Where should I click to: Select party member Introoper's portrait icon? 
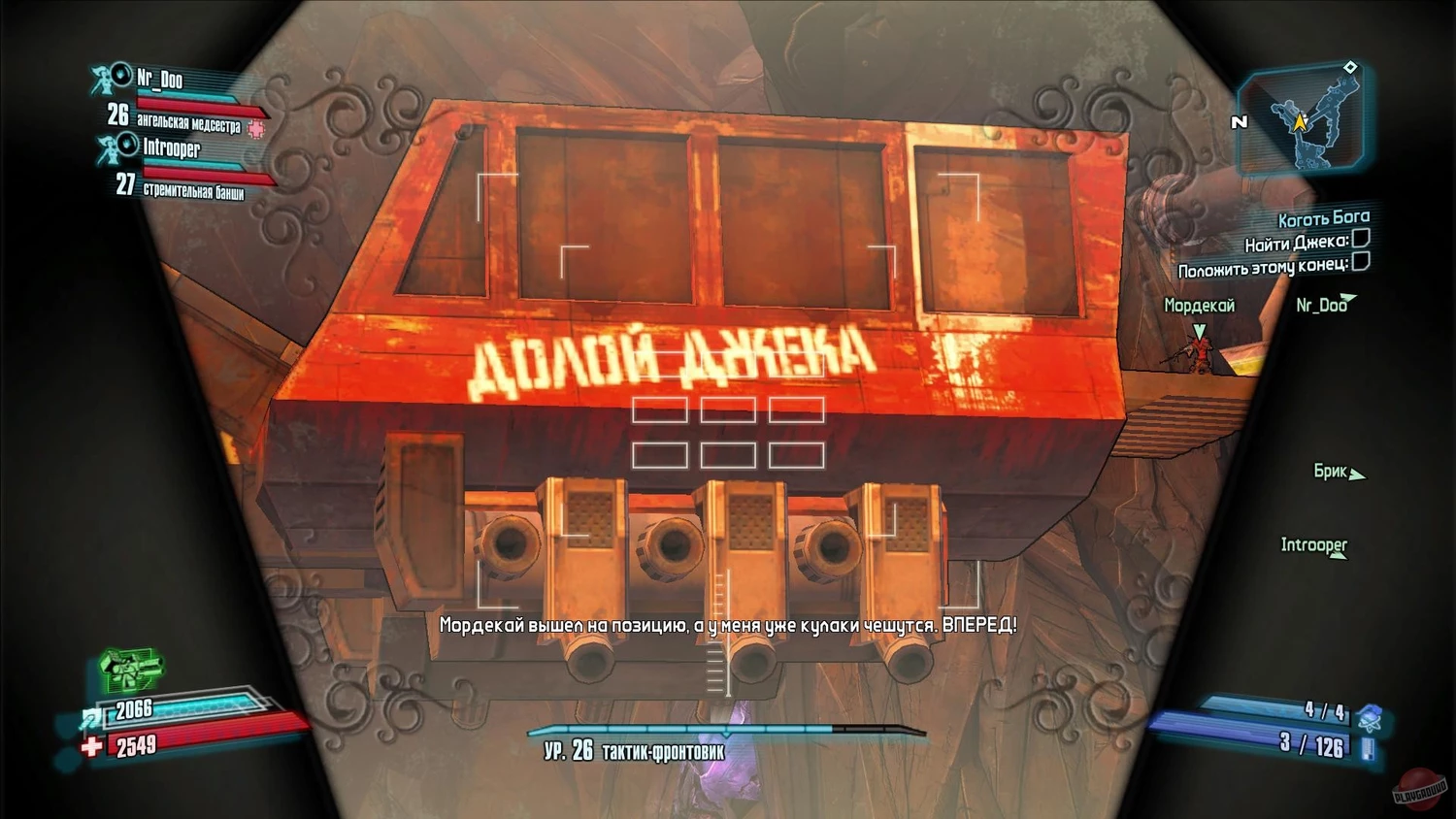pos(116,147)
